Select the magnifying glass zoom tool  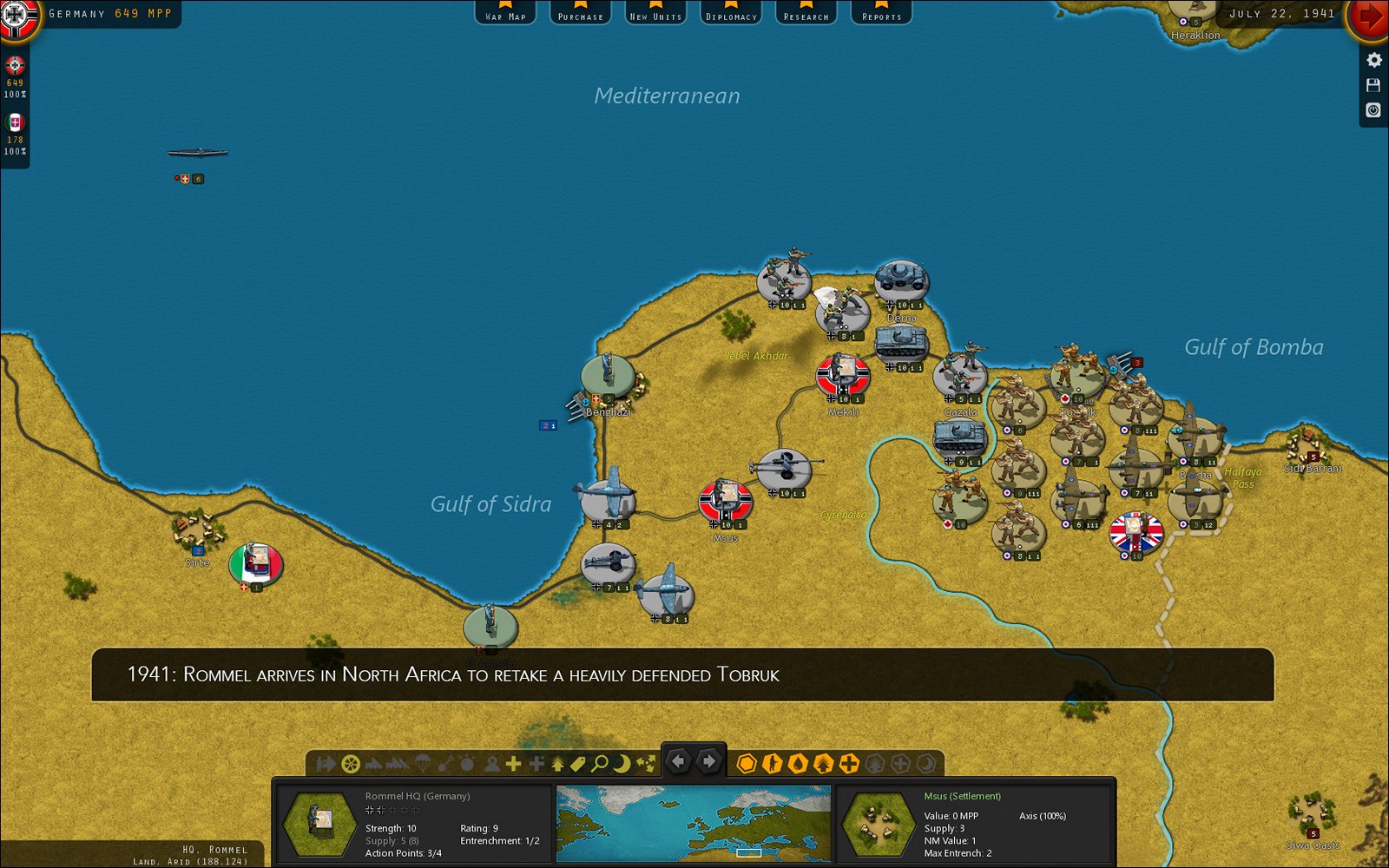(x=601, y=763)
